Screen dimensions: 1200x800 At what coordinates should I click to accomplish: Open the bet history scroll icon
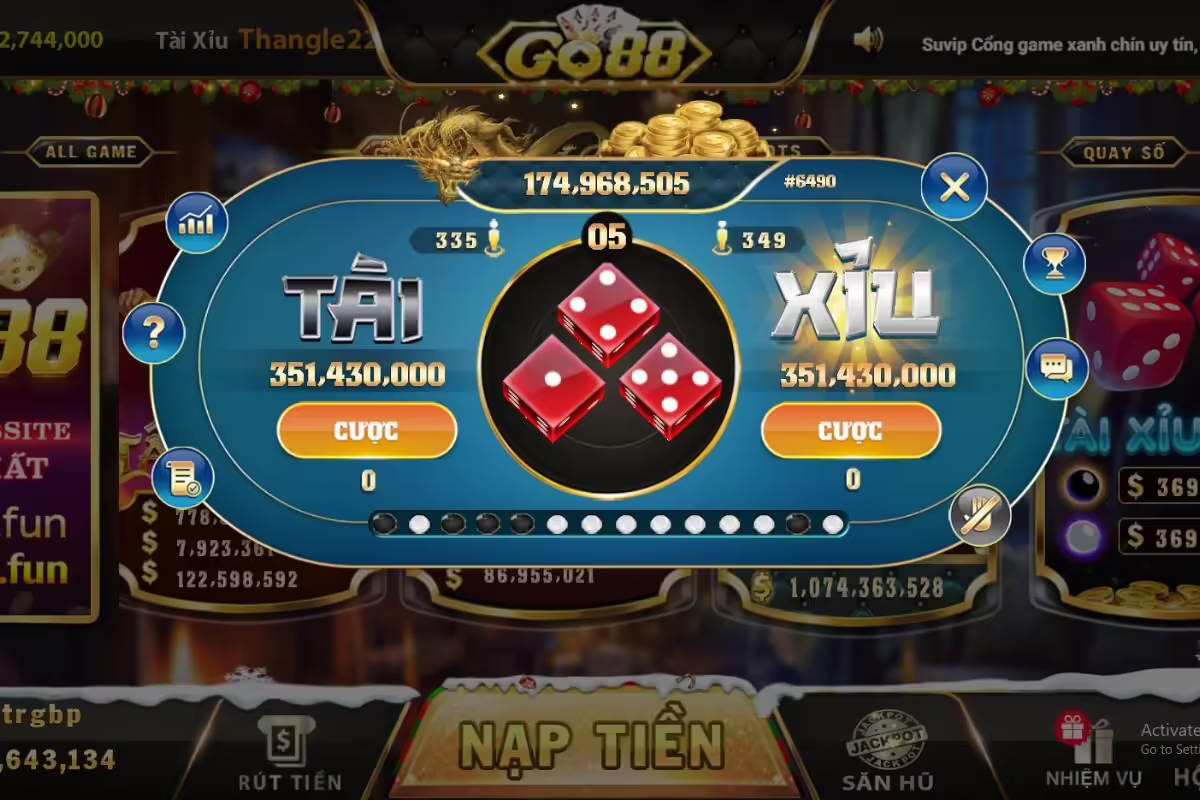(183, 478)
